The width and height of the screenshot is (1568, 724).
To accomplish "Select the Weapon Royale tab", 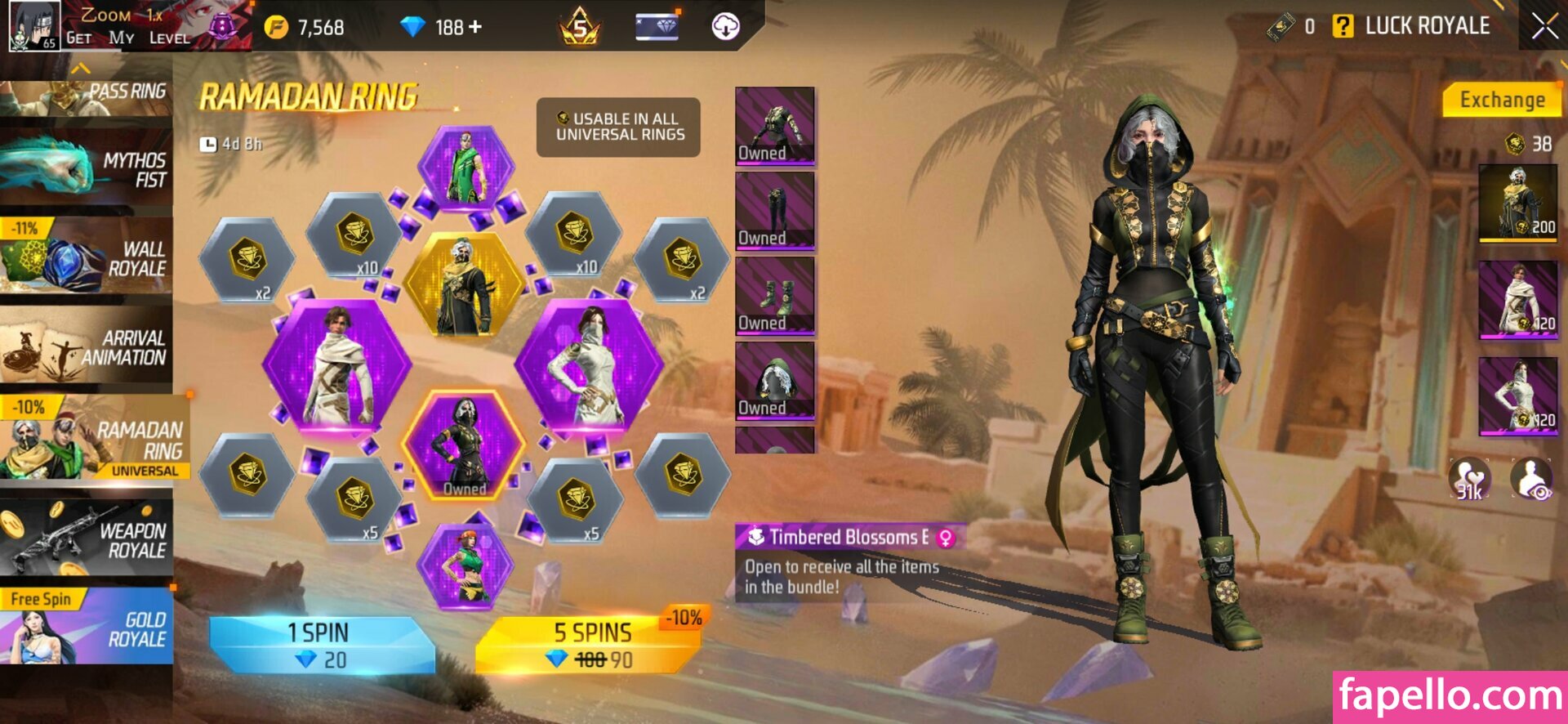I will 87,539.
